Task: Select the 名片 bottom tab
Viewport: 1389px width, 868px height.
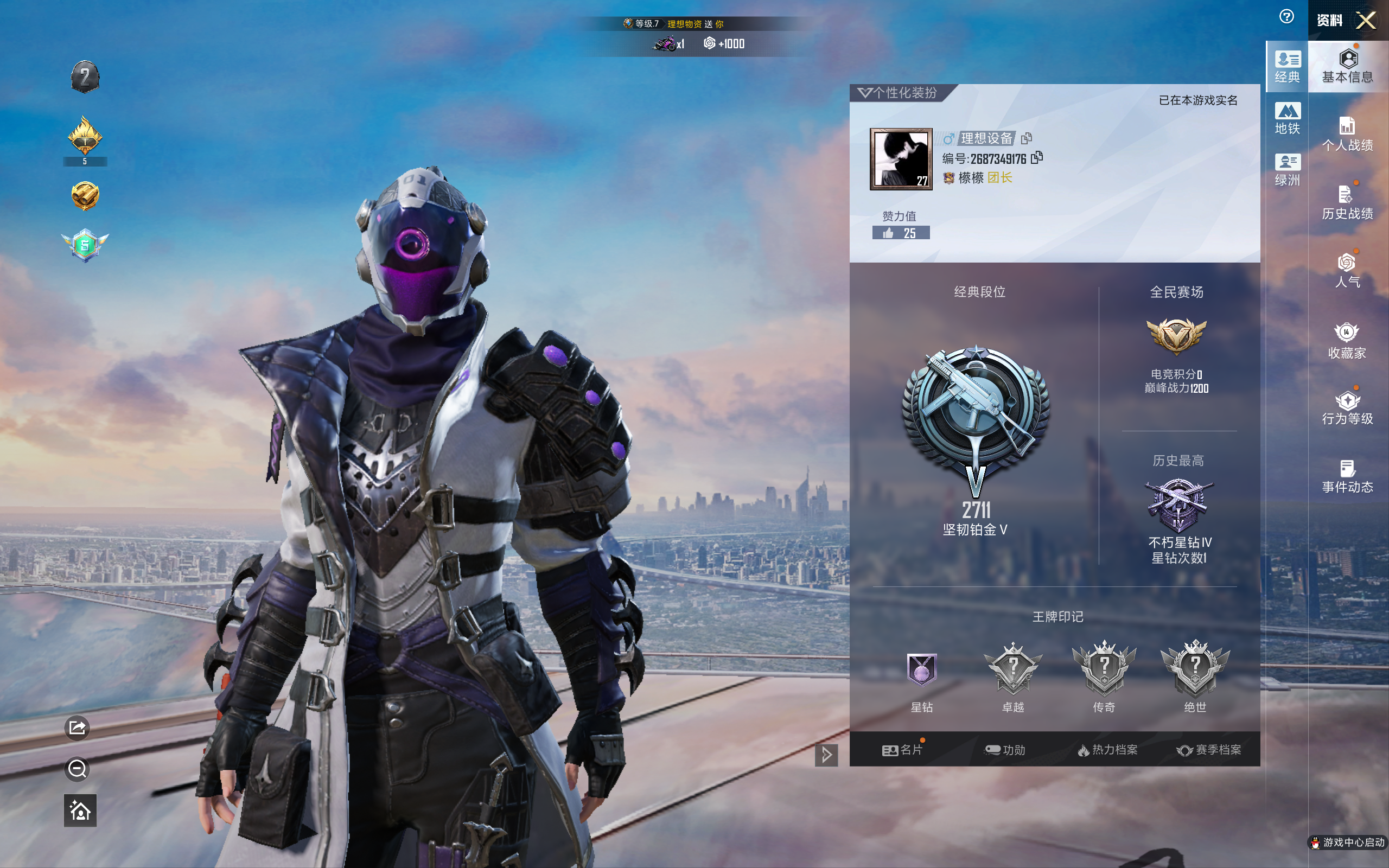Action: 902,750
